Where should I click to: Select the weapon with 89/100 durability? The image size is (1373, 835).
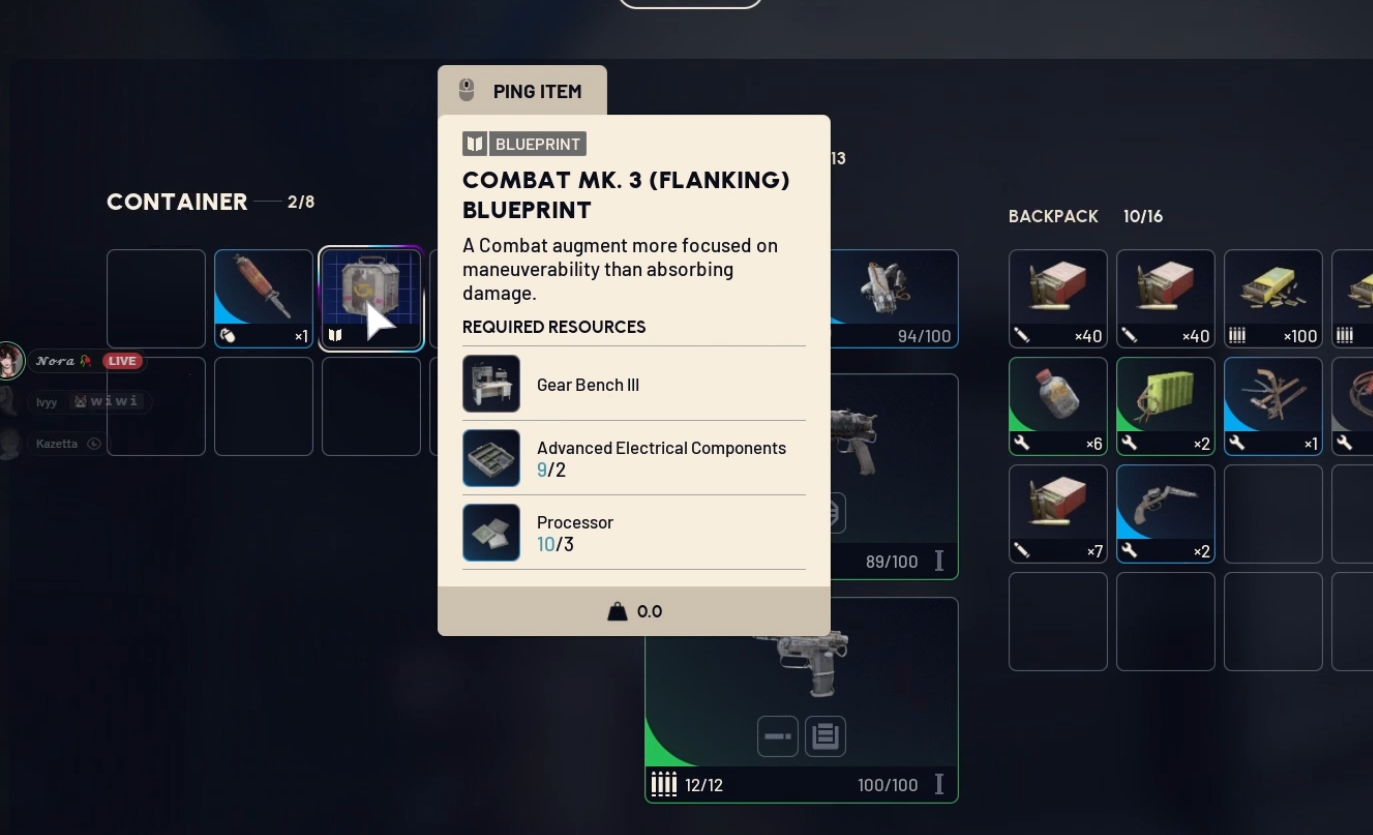point(894,476)
